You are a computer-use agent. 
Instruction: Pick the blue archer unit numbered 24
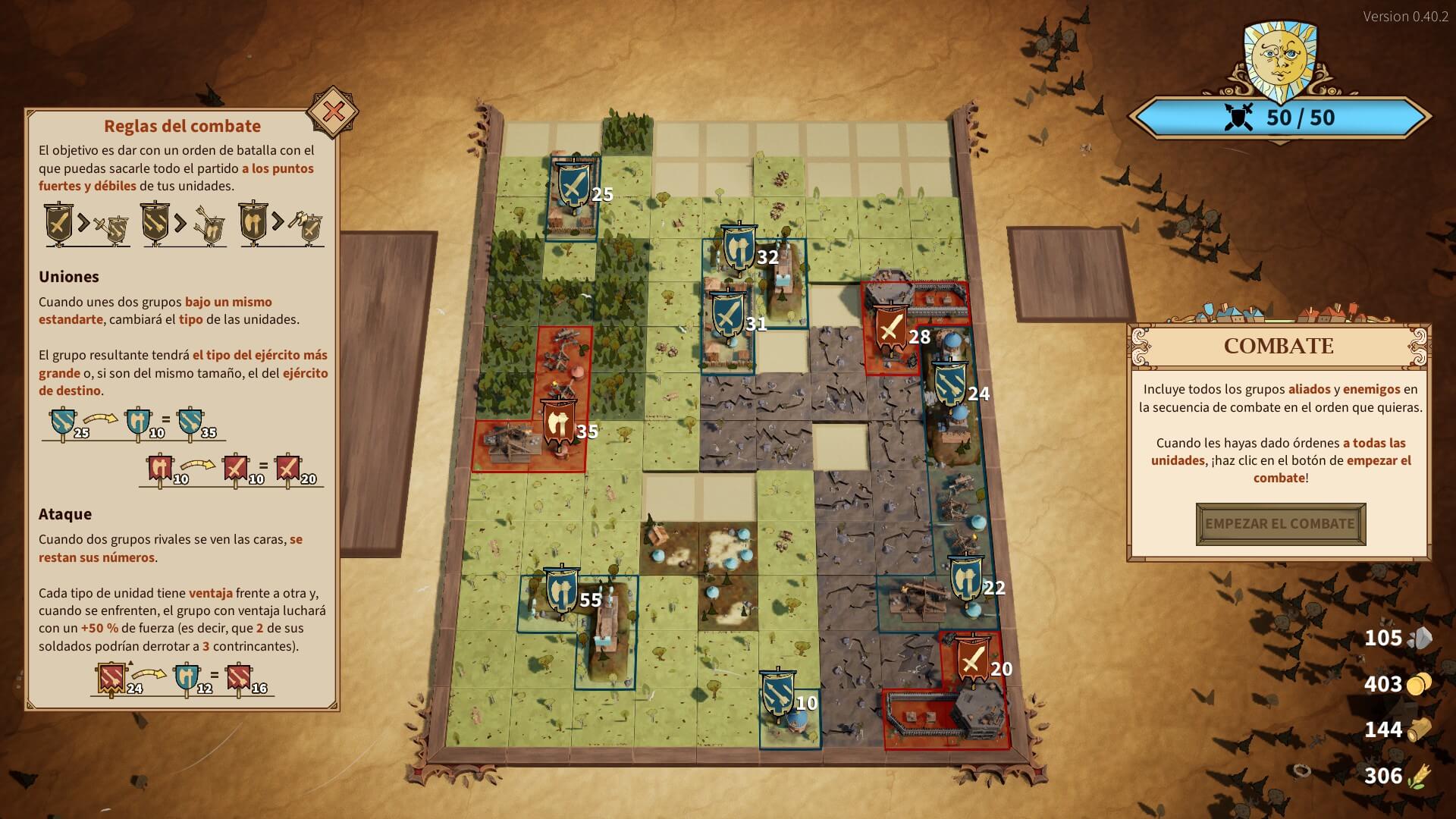pos(949,384)
